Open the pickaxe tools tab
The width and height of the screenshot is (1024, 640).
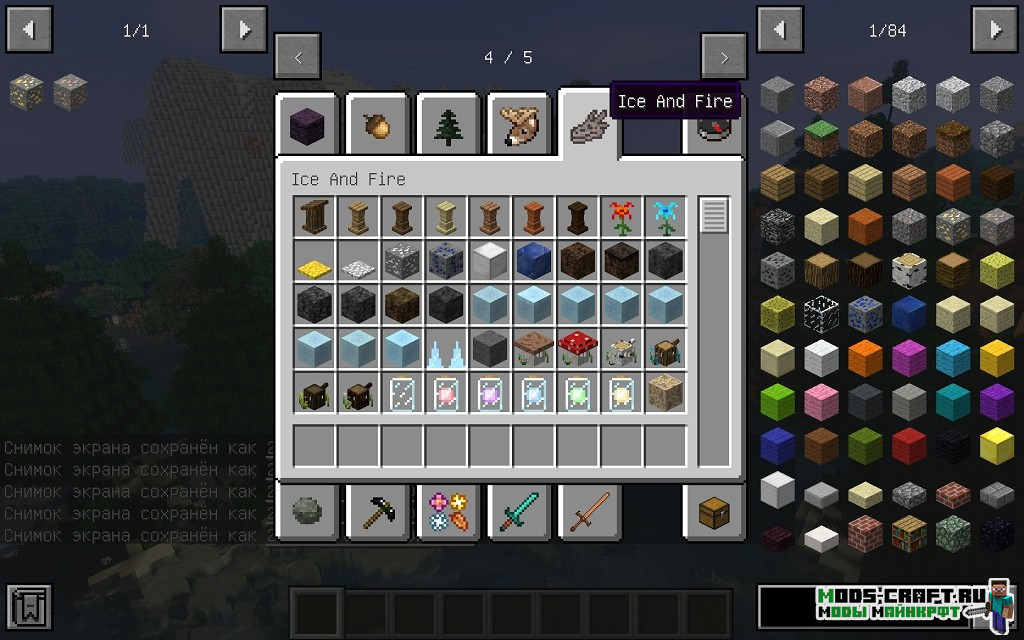click(379, 513)
